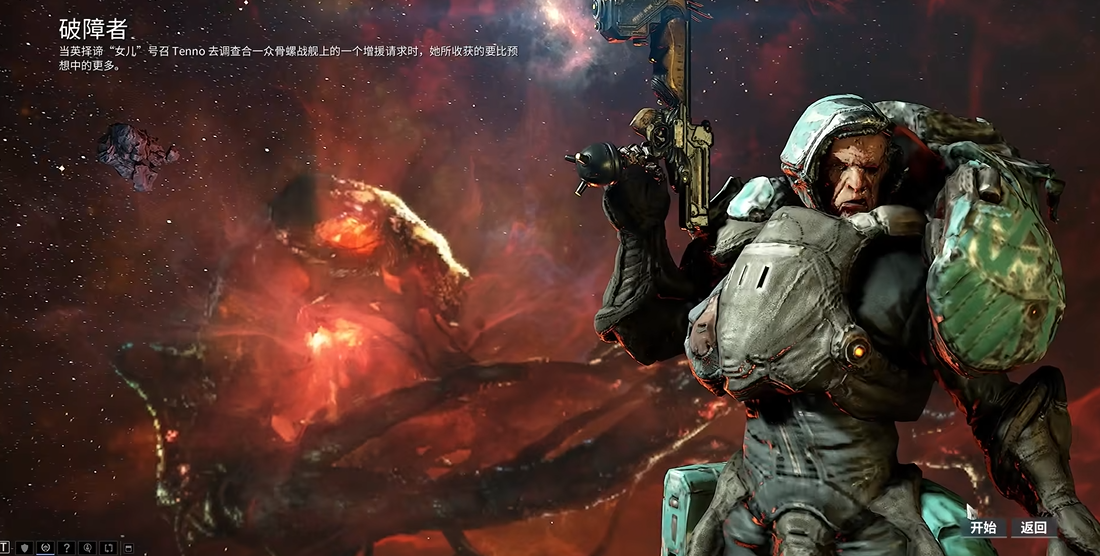The height and width of the screenshot is (556, 1100).
Task: Select the shield icon in the bottom bar
Action: pos(24,548)
